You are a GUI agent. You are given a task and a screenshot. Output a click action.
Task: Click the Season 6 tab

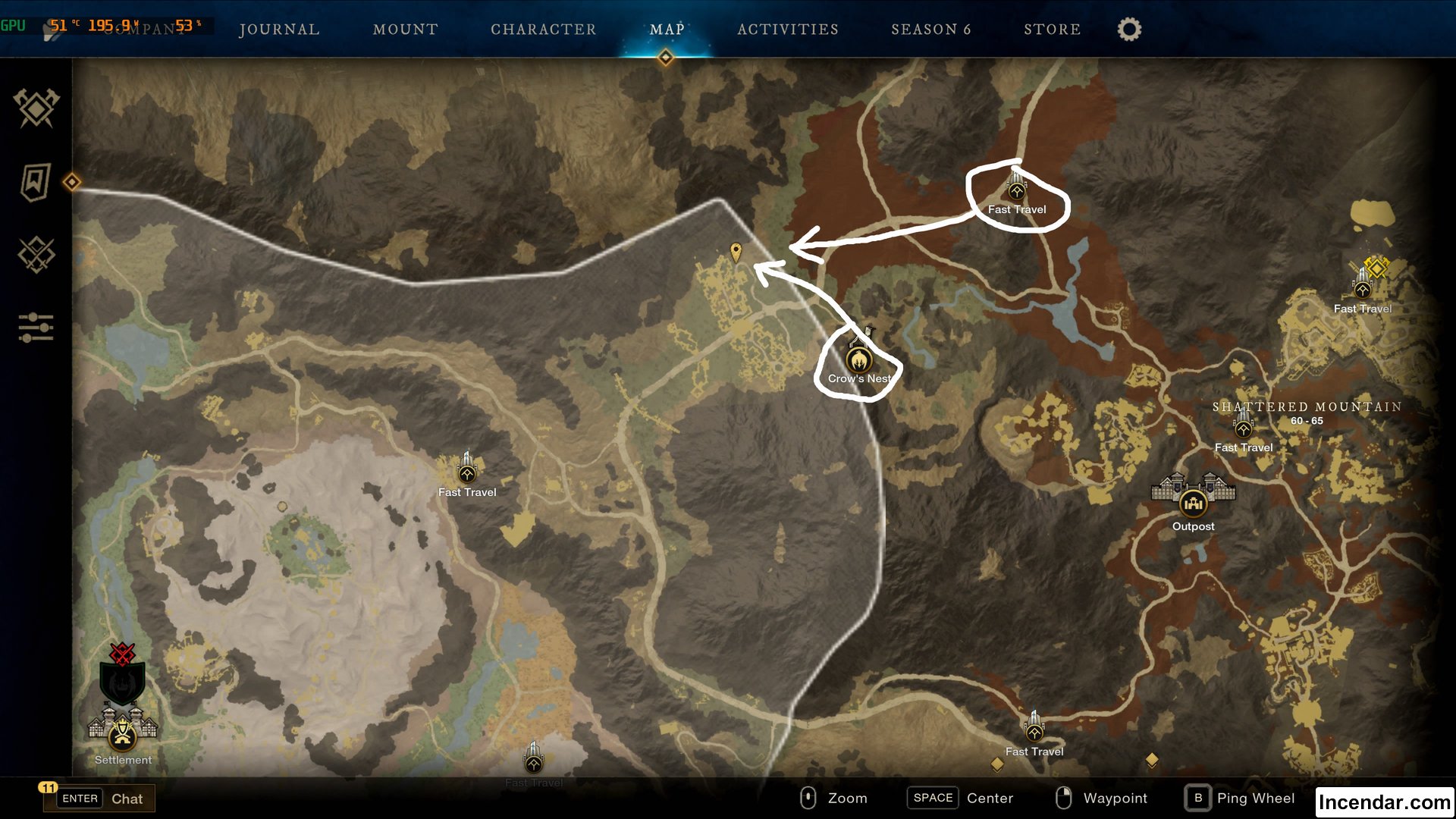pos(931,30)
